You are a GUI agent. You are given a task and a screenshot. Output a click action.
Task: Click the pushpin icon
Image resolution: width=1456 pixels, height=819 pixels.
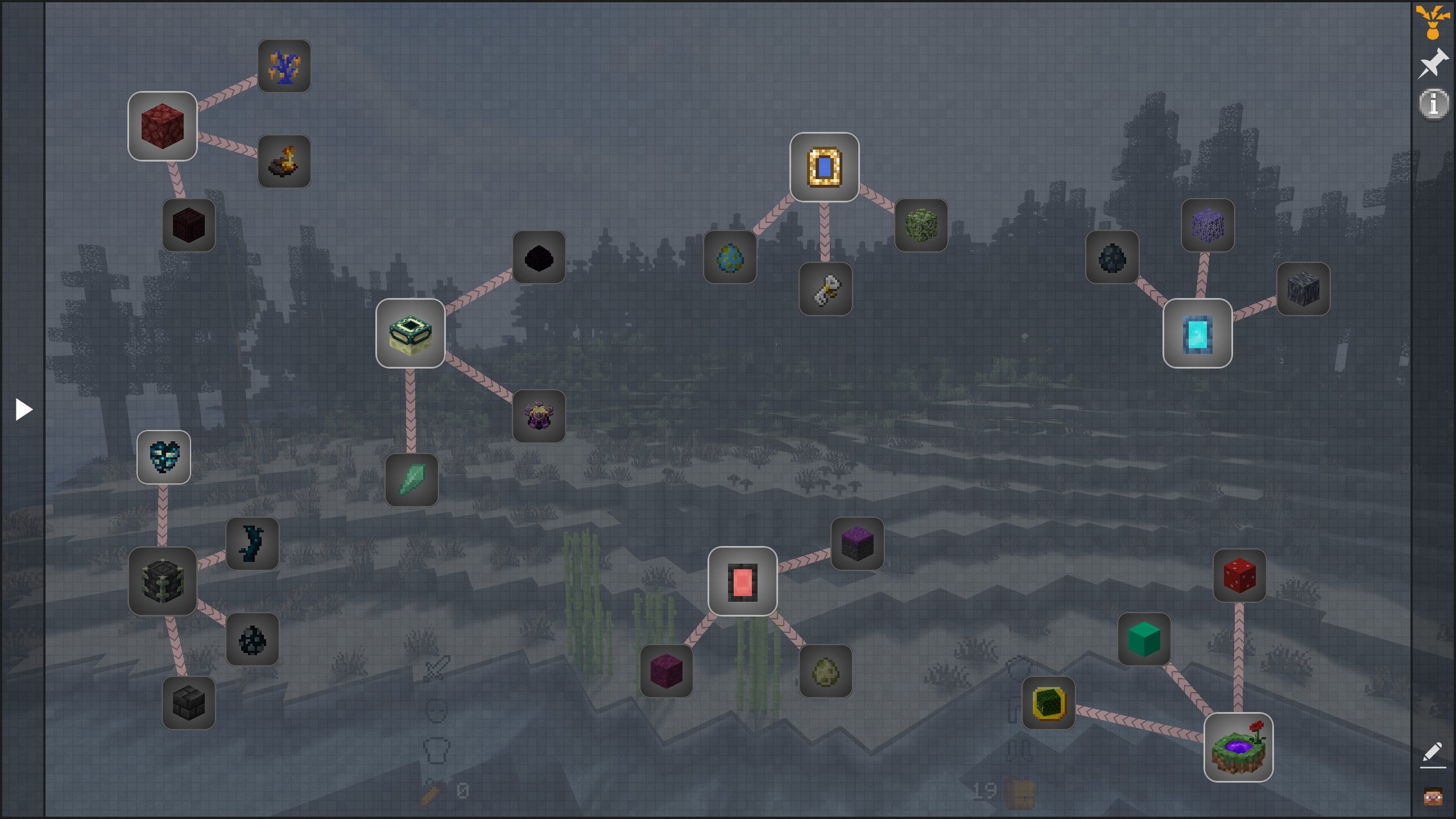[1433, 63]
